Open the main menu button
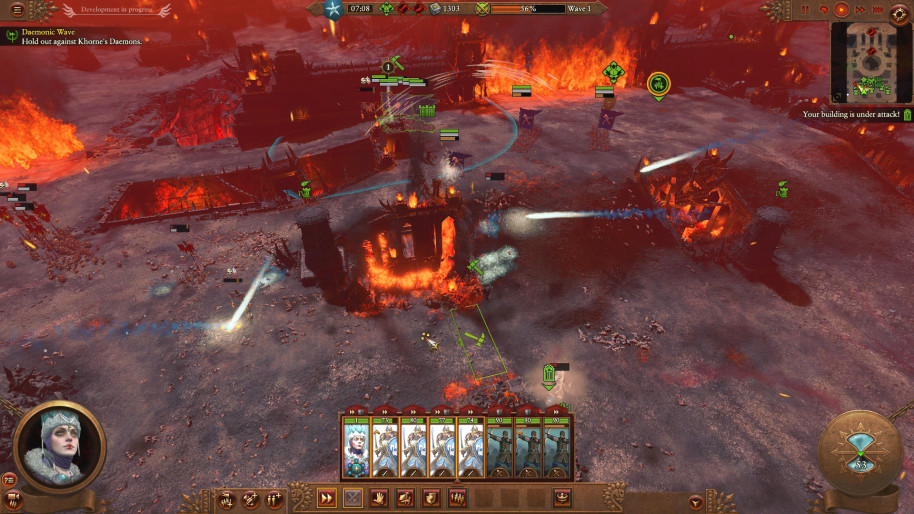This screenshot has height=514, width=914. [16, 9]
